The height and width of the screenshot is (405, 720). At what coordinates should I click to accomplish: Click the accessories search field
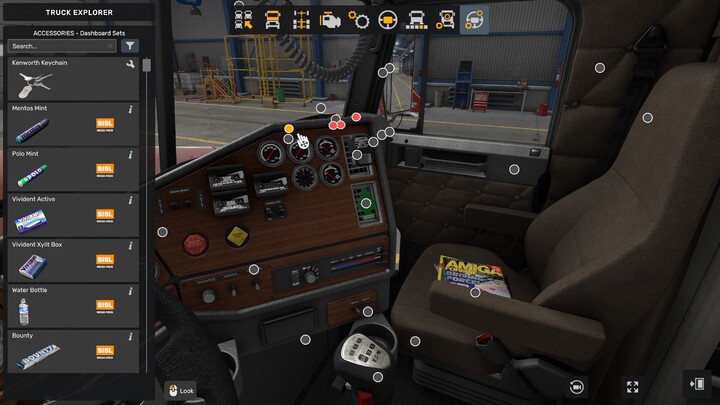[x=60, y=46]
